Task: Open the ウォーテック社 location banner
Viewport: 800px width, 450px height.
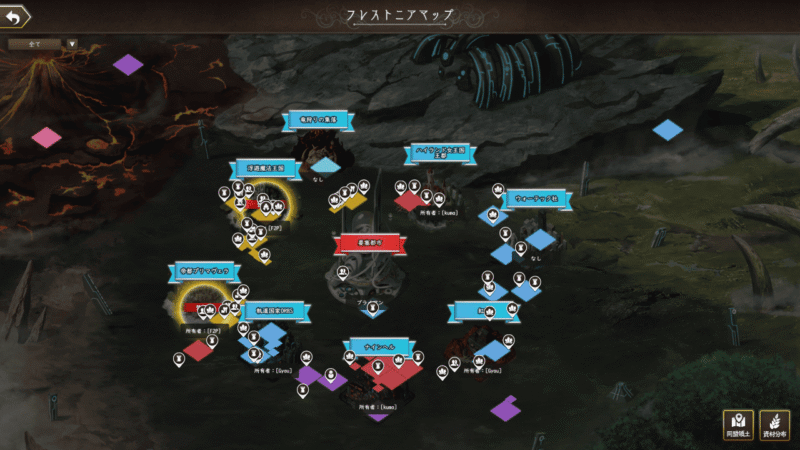Action: click(x=538, y=198)
